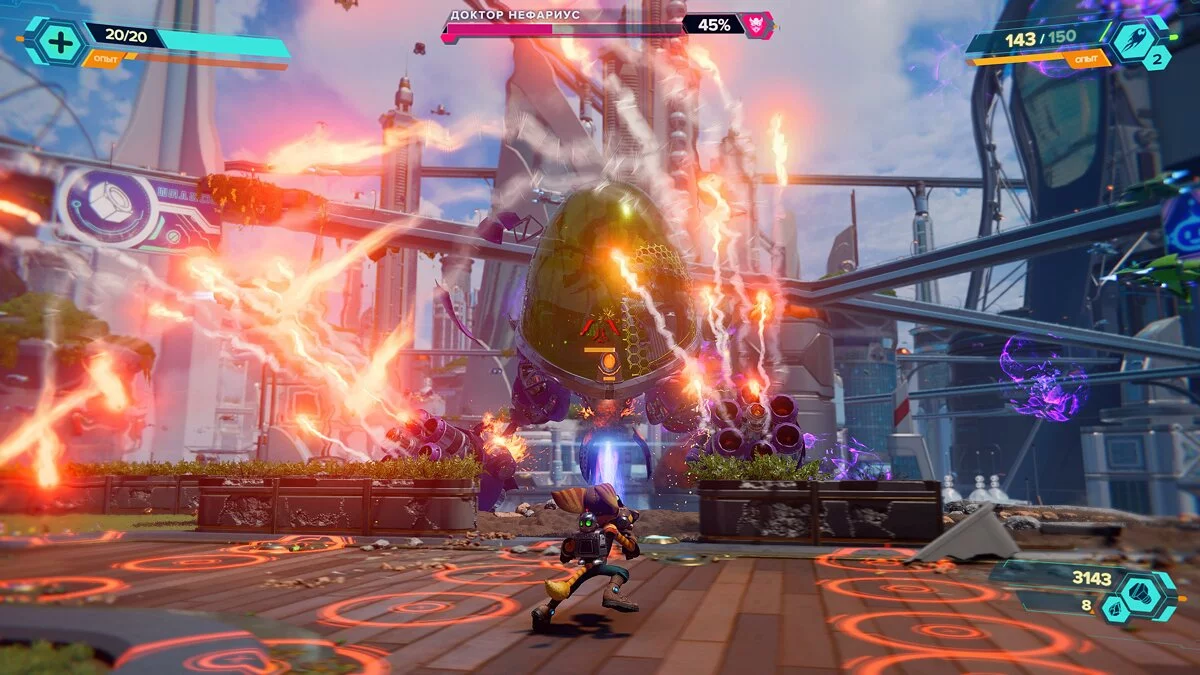Image resolution: width=1200 pixels, height=675 pixels.
Task: Click the weapon level 2 hexagon badge
Action: [x=1156, y=58]
